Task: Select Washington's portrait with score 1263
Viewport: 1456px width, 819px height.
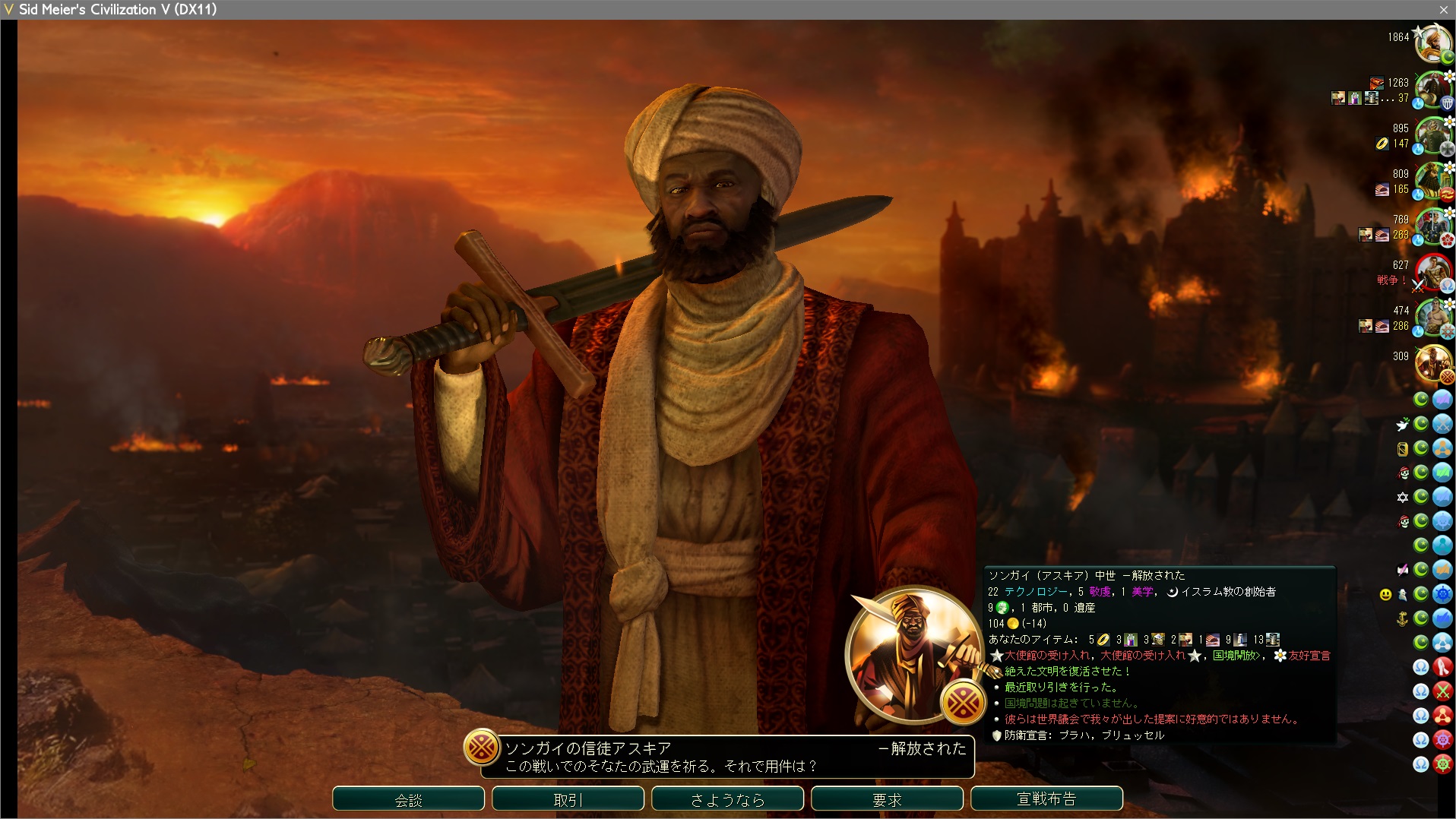Action: (1432, 90)
